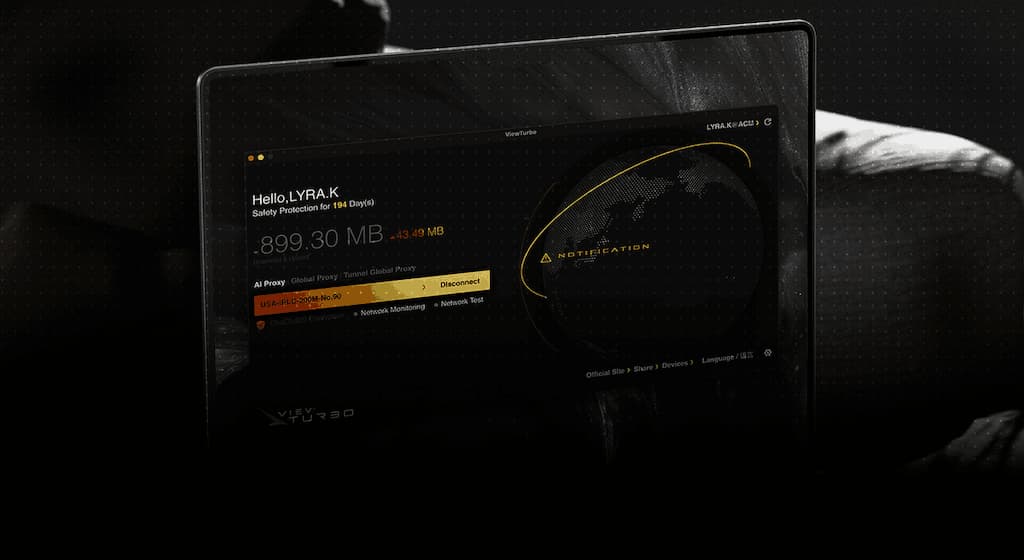This screenshot has height=560, width=1024.
Task: Show the Devices list
Action: click(675, 365)
